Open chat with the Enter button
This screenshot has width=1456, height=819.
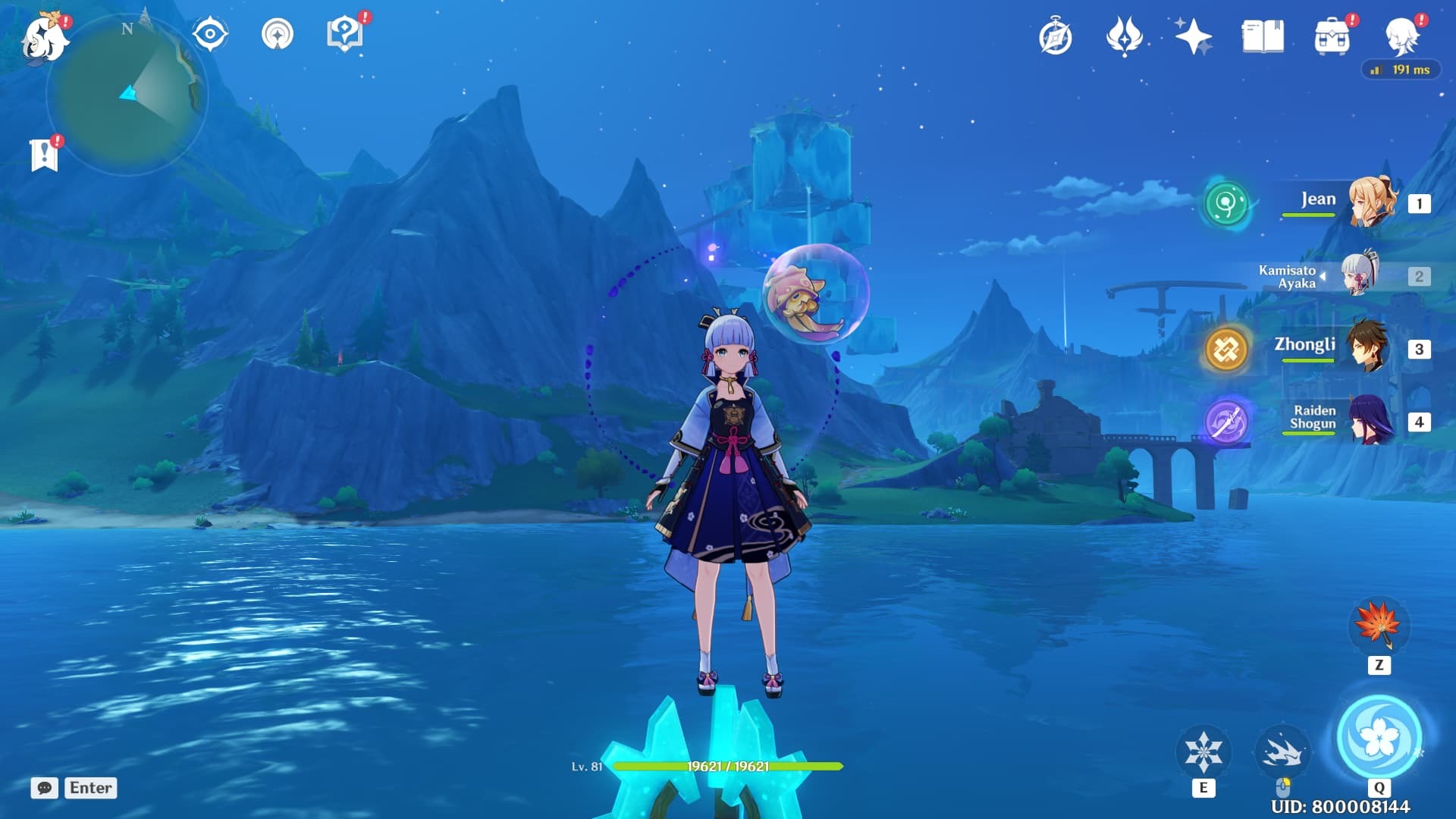[89, 788]
